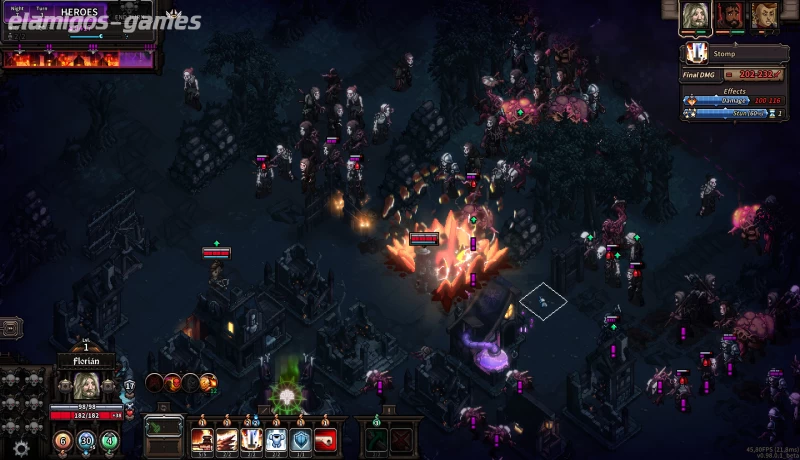800x460 pixels.
Task: Click the green arrow movement slot
Action: pyautogui.click(x=375, y=439)
